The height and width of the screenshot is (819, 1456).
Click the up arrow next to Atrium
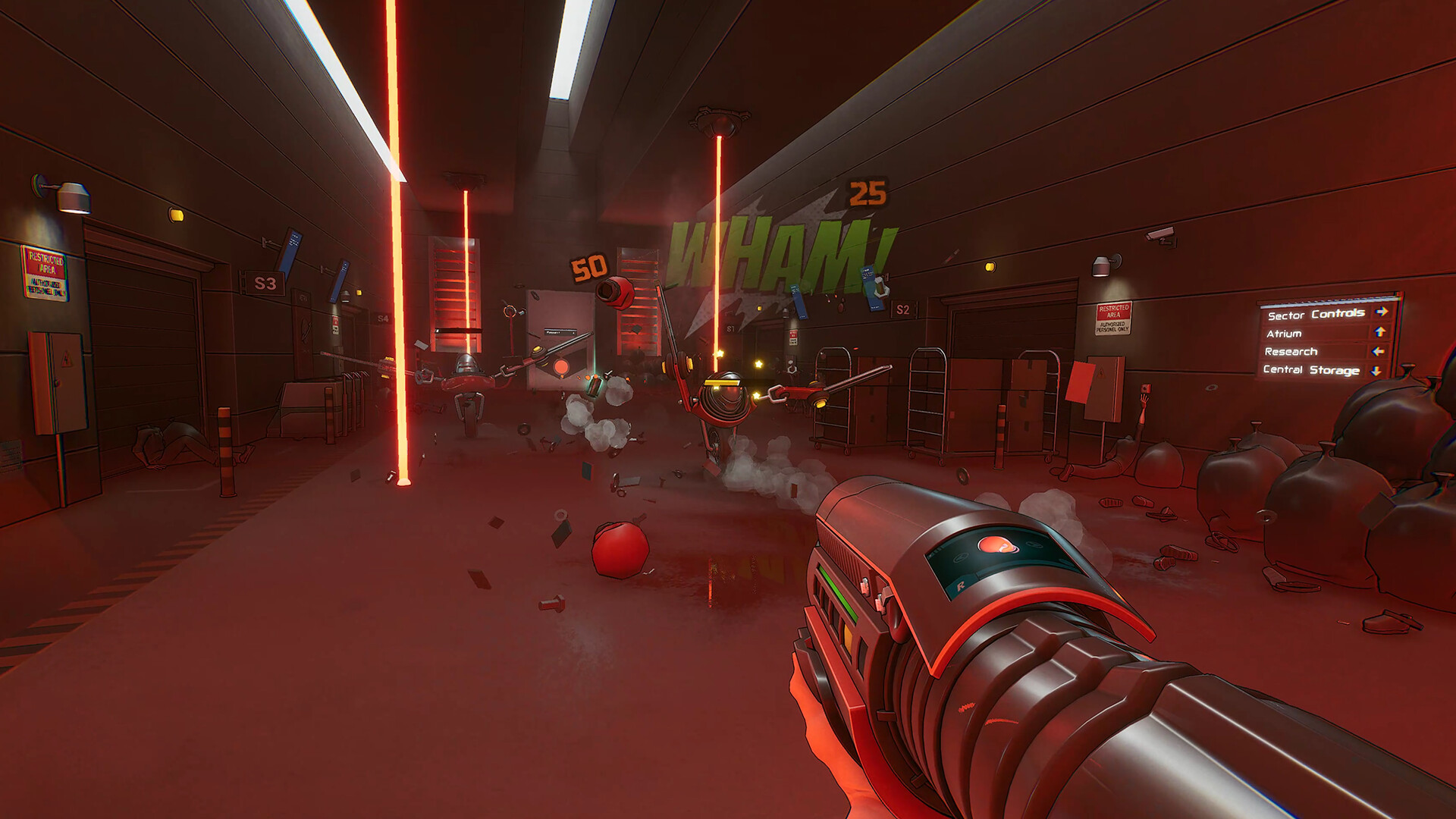[x=1379, y=332]
